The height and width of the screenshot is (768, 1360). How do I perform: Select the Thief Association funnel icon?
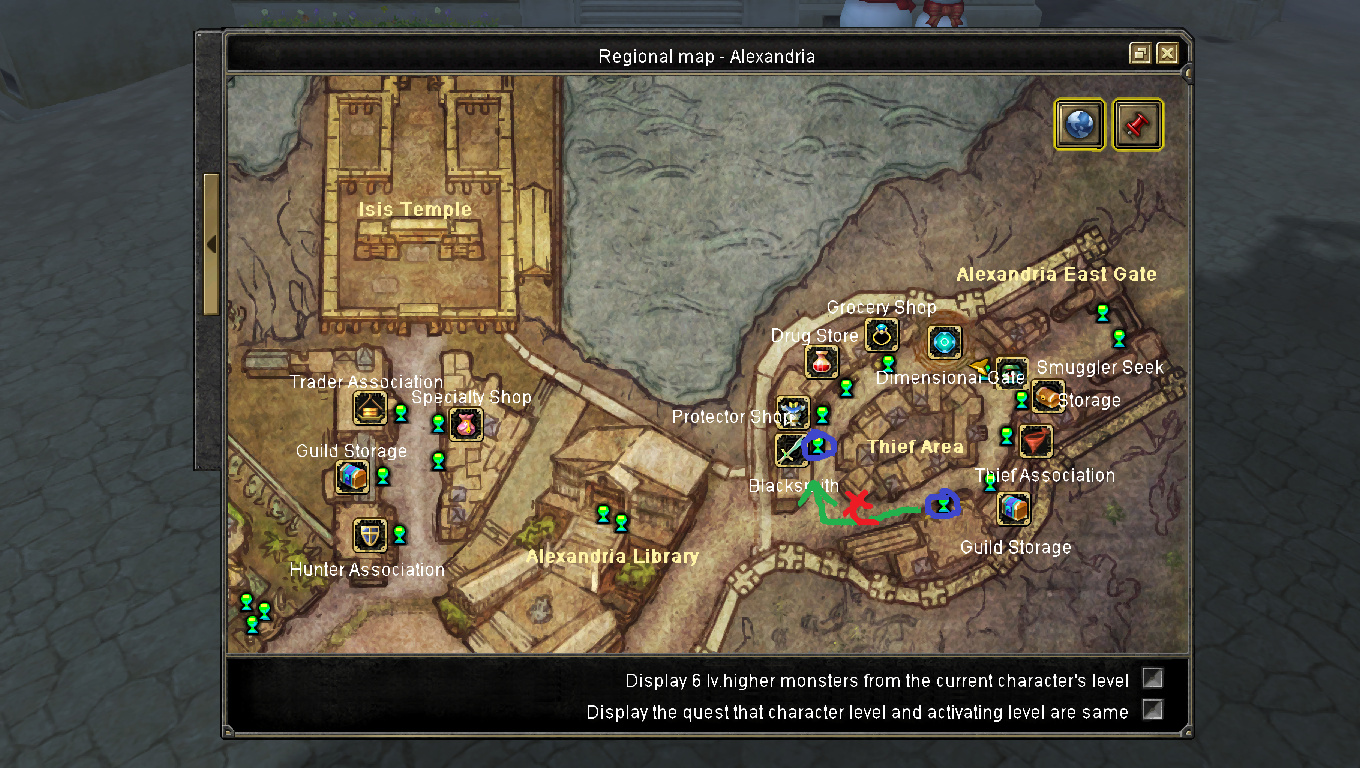click(x=1036, y=440)
